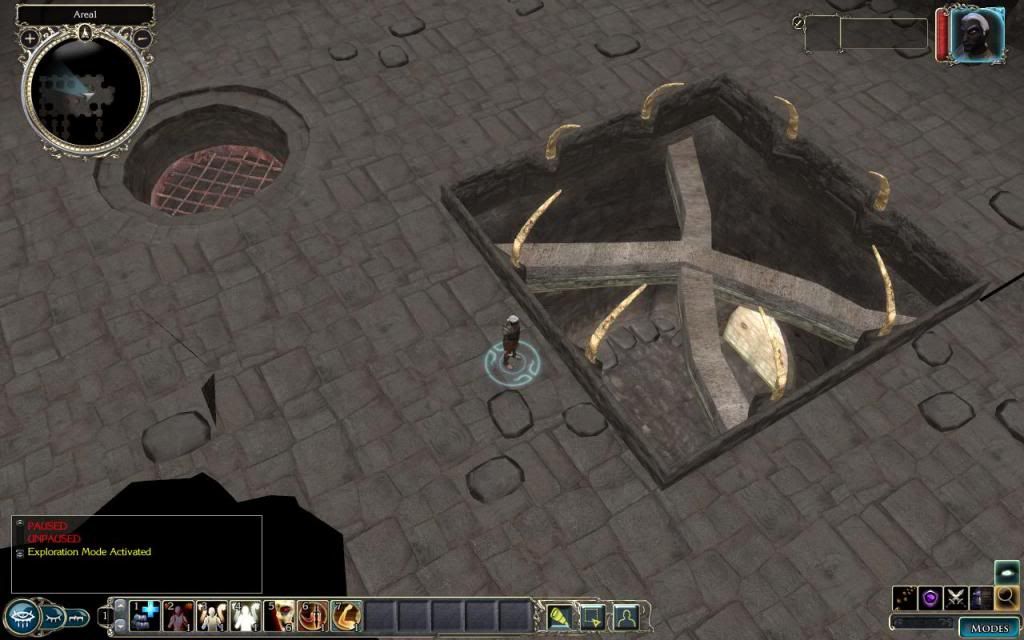Click the circular minimap
Image resolution: width=1024 pixels, height=640 pixels.
coord(86,91)
